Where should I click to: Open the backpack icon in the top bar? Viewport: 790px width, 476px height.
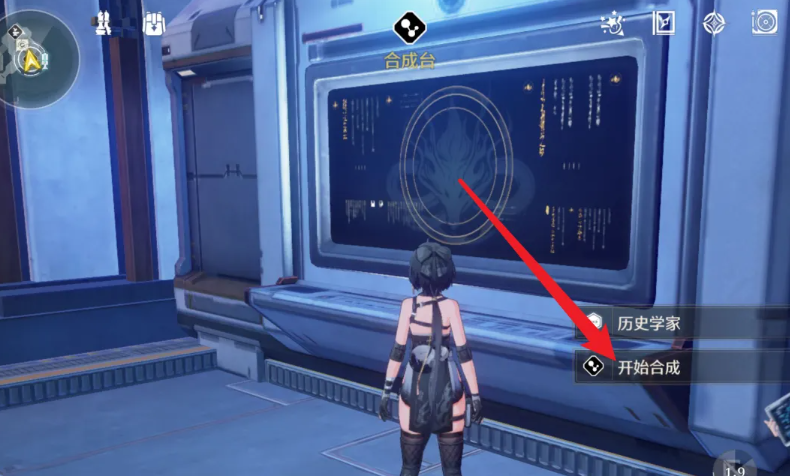point(154,24)
